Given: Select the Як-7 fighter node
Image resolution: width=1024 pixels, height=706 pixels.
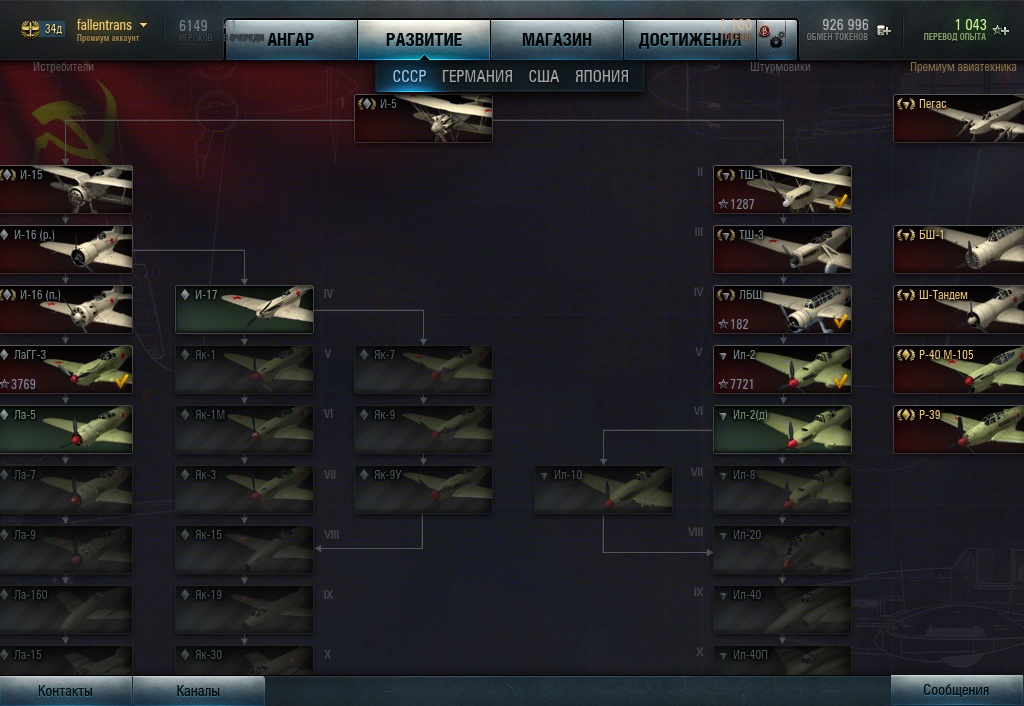Looking at the screenshot, I should pyautogui.click(x=423, y=370).
